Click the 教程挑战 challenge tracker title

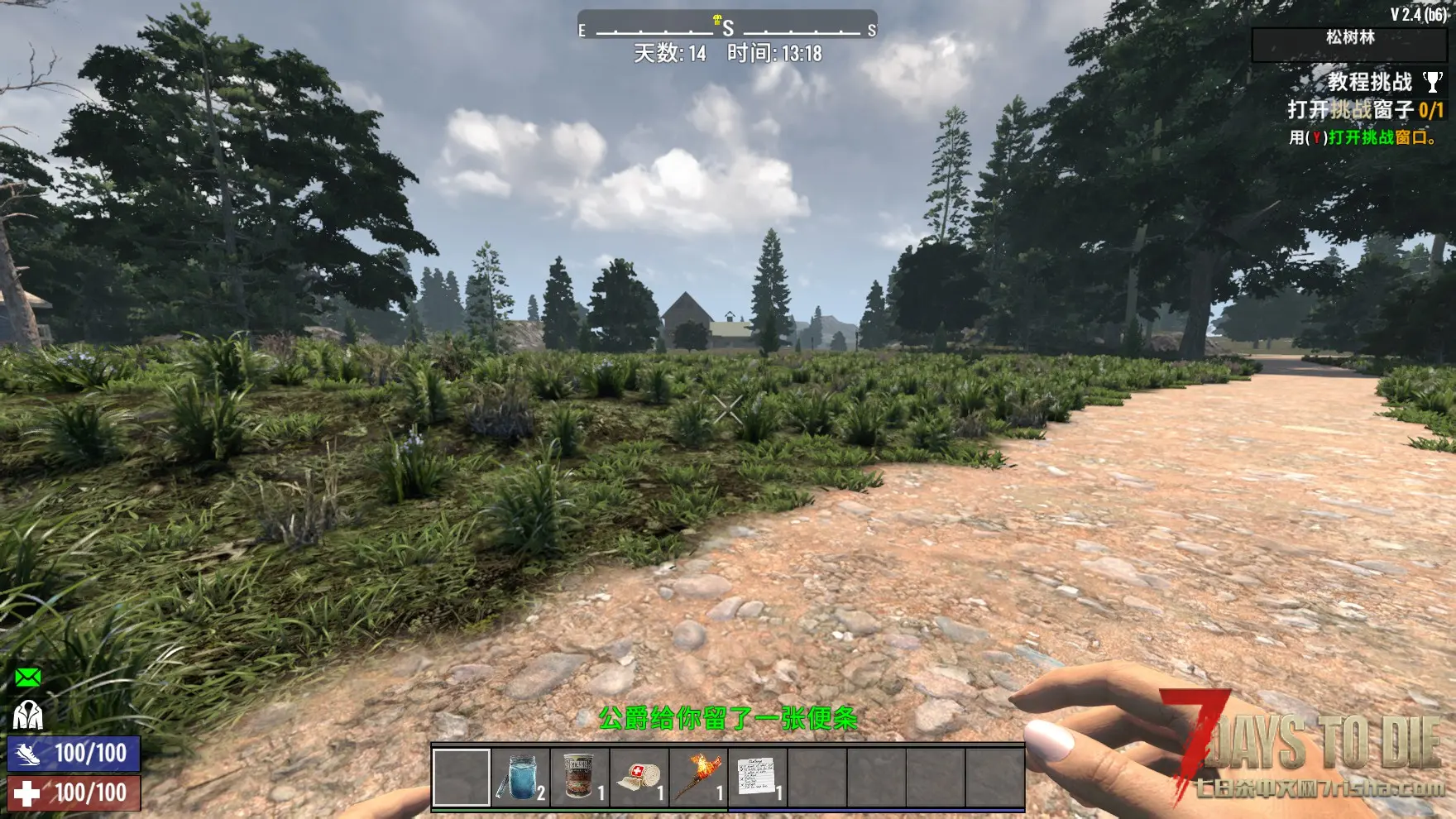(x=1369, y=82)
